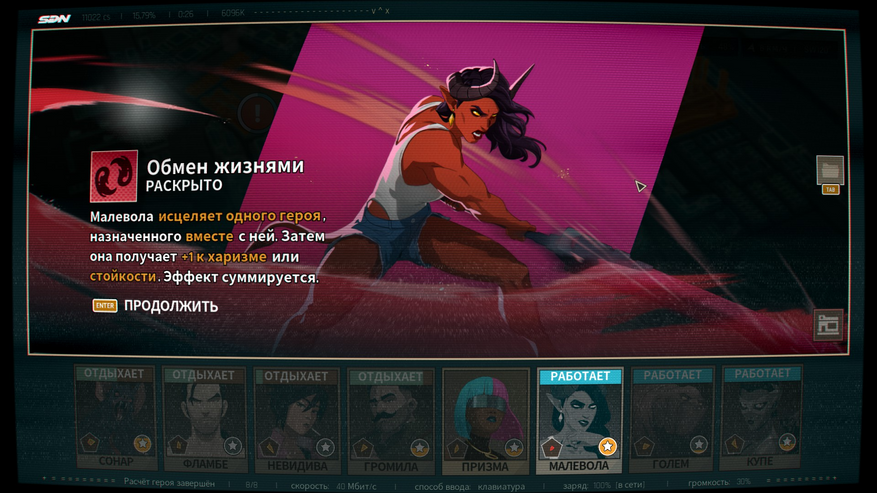Select the working Малевола hero card
Image resolution: width=877 pixels, height=493 pixels.
[x=579, y=420]
